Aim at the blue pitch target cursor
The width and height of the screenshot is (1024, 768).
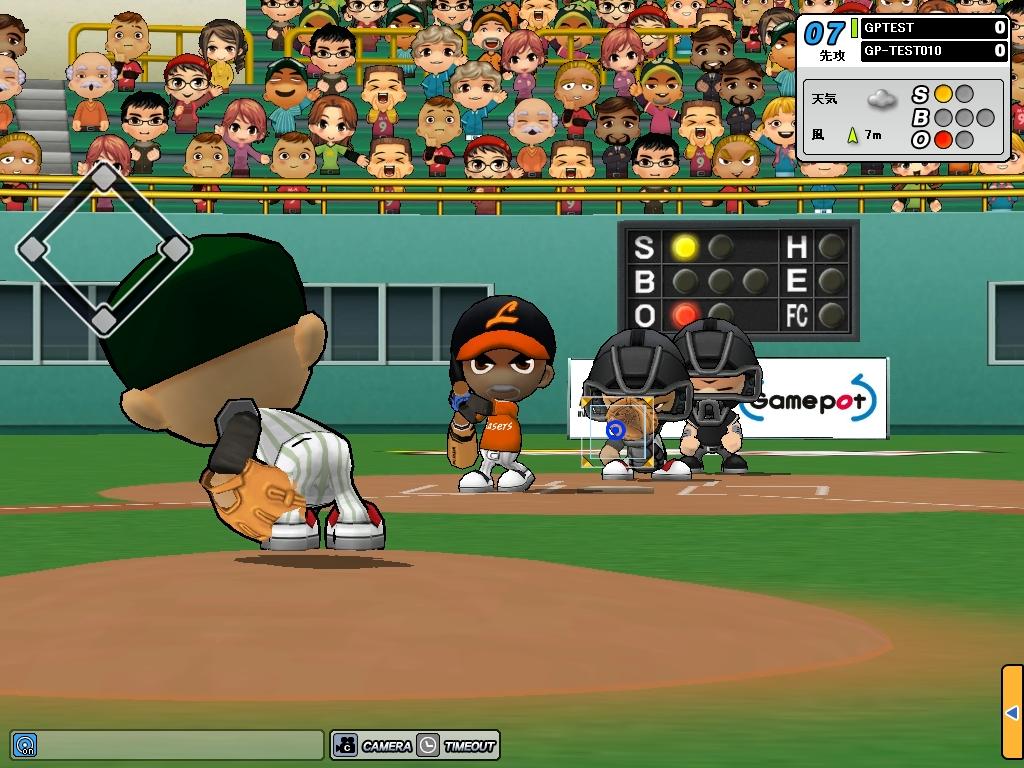click(x=616, y=429)
